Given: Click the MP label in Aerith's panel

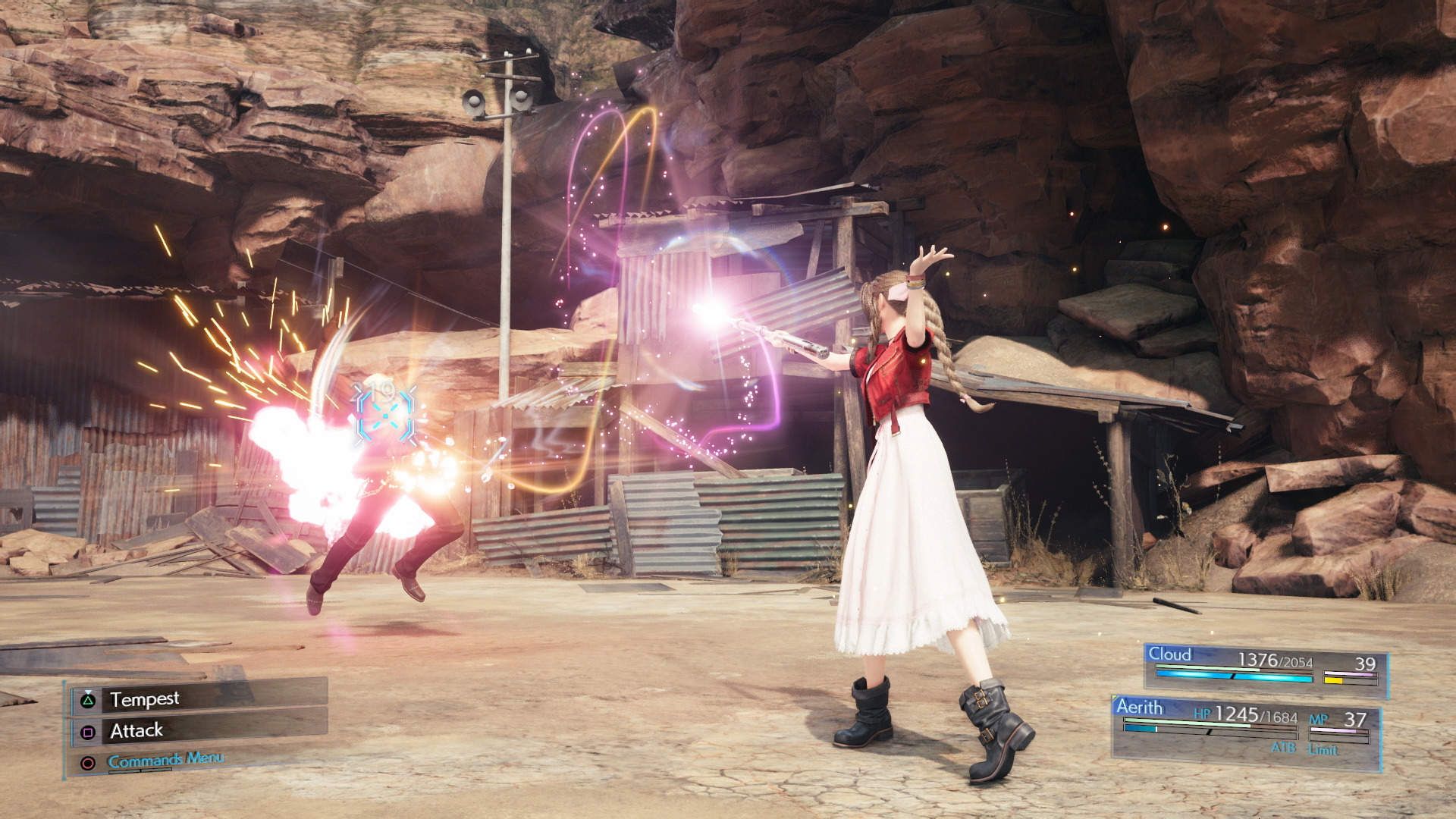Looking at the screenshot, I should (1318, 717).
